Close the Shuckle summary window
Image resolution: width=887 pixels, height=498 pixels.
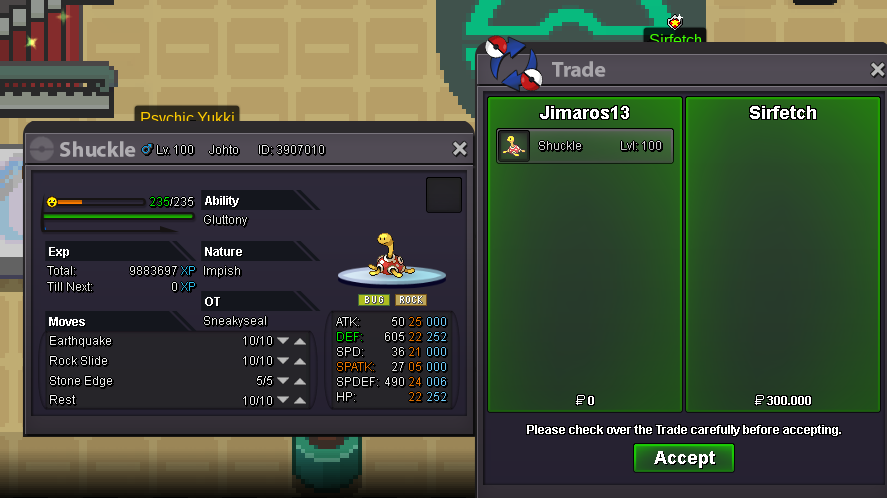click(460, 149)
